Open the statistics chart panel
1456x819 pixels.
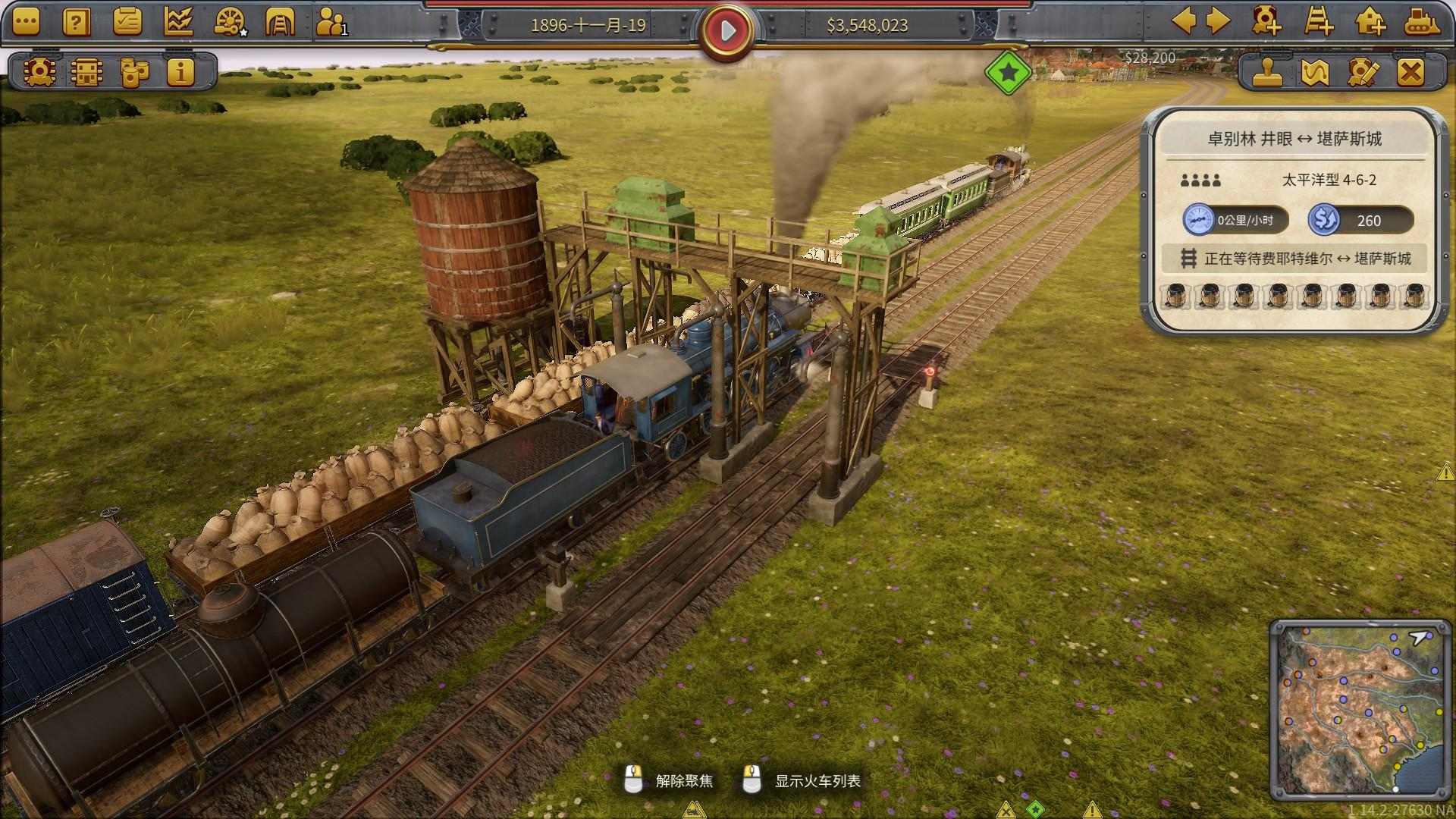177,22
